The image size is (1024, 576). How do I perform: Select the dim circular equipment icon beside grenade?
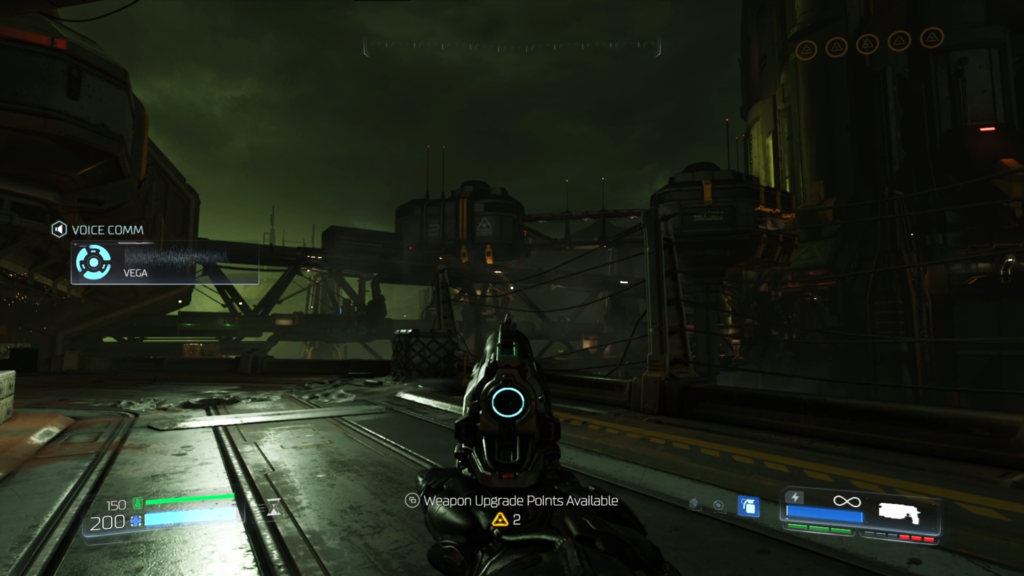point(718,506)
